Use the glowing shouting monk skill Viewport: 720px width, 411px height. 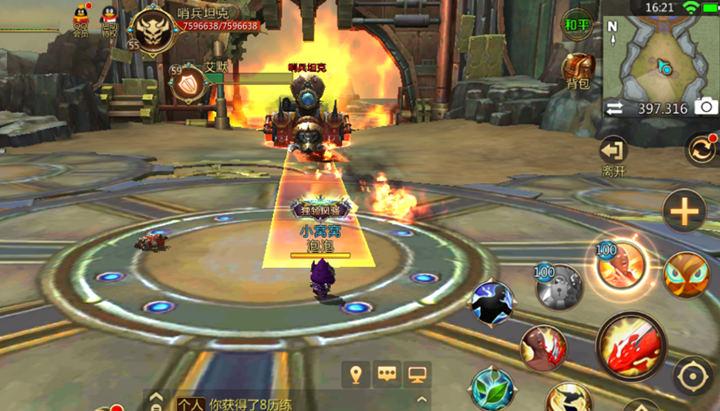619,266
